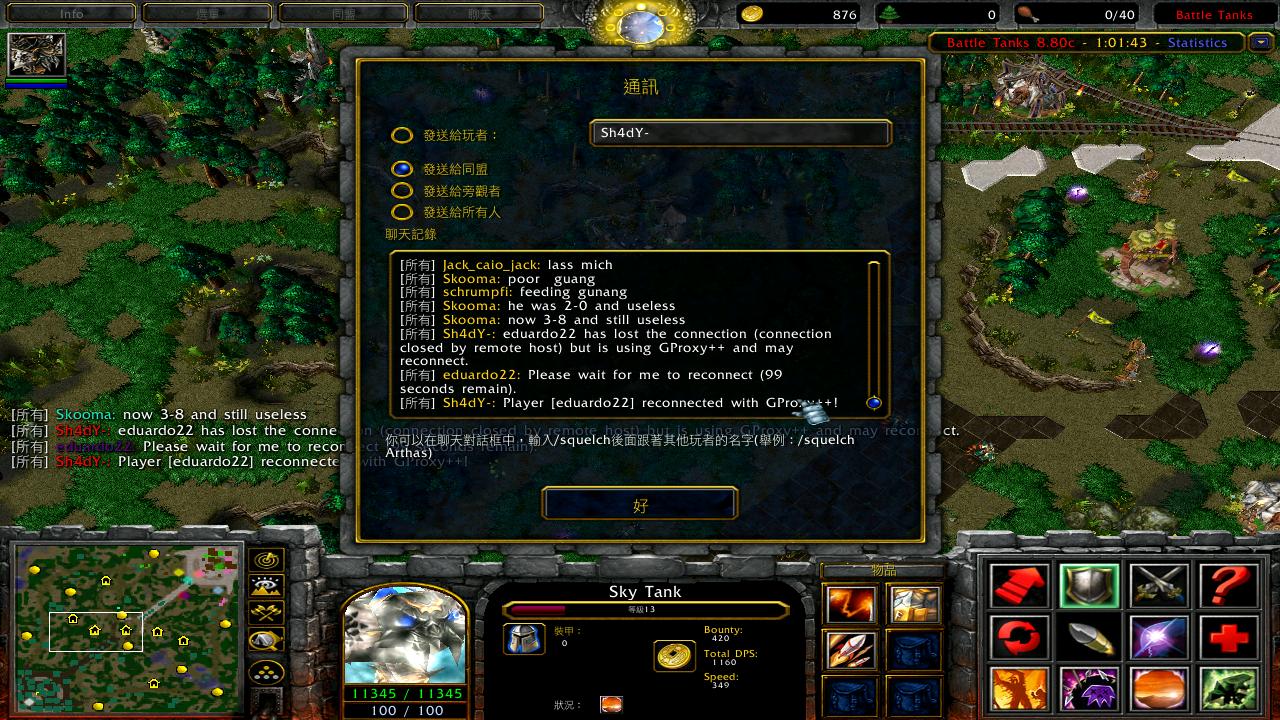The image size is (1280, 720).
Task: Choose 發送給所有人 (send to everyone) option
Action: (402, 212)
